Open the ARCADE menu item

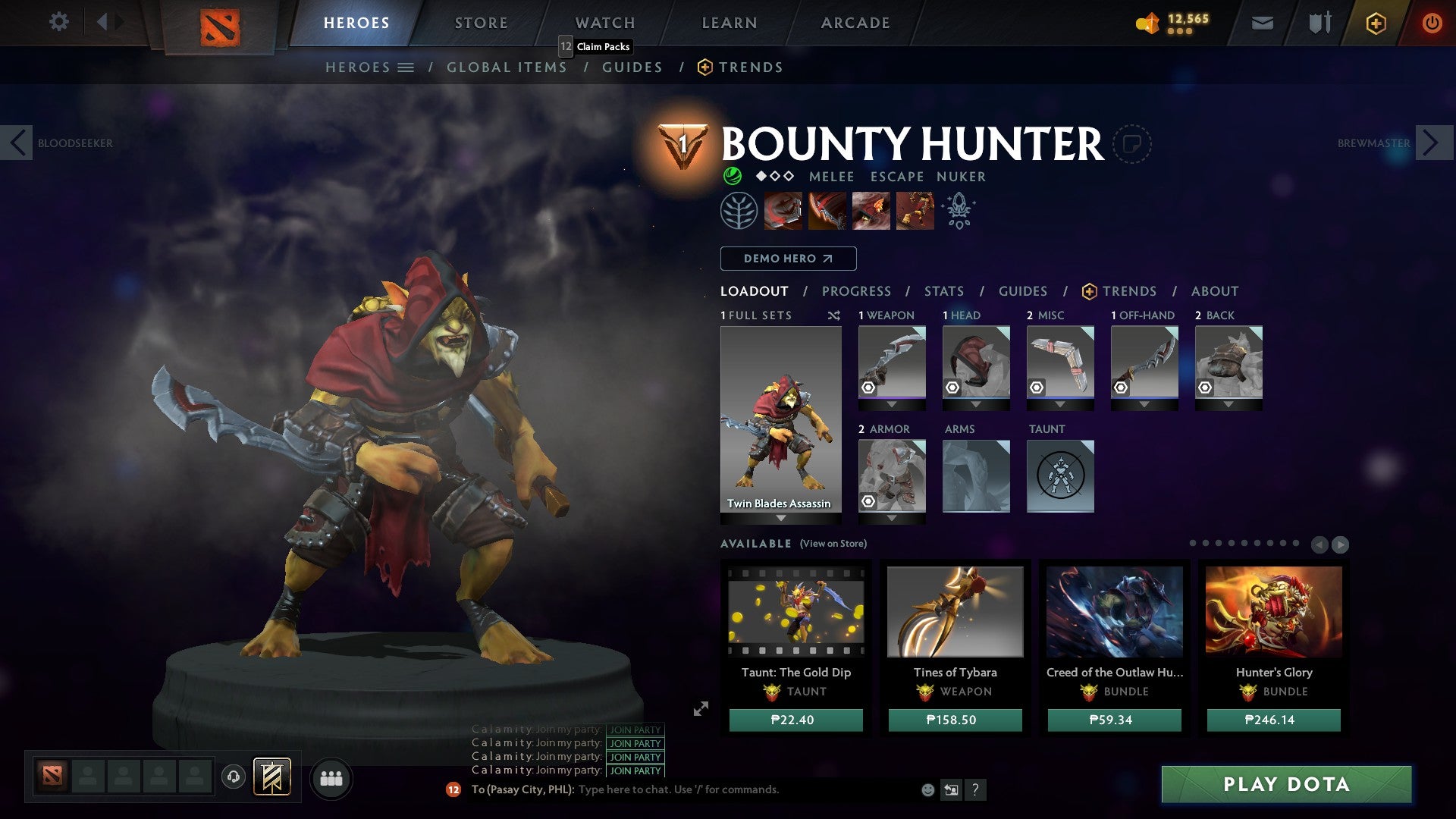click(855, 23)
